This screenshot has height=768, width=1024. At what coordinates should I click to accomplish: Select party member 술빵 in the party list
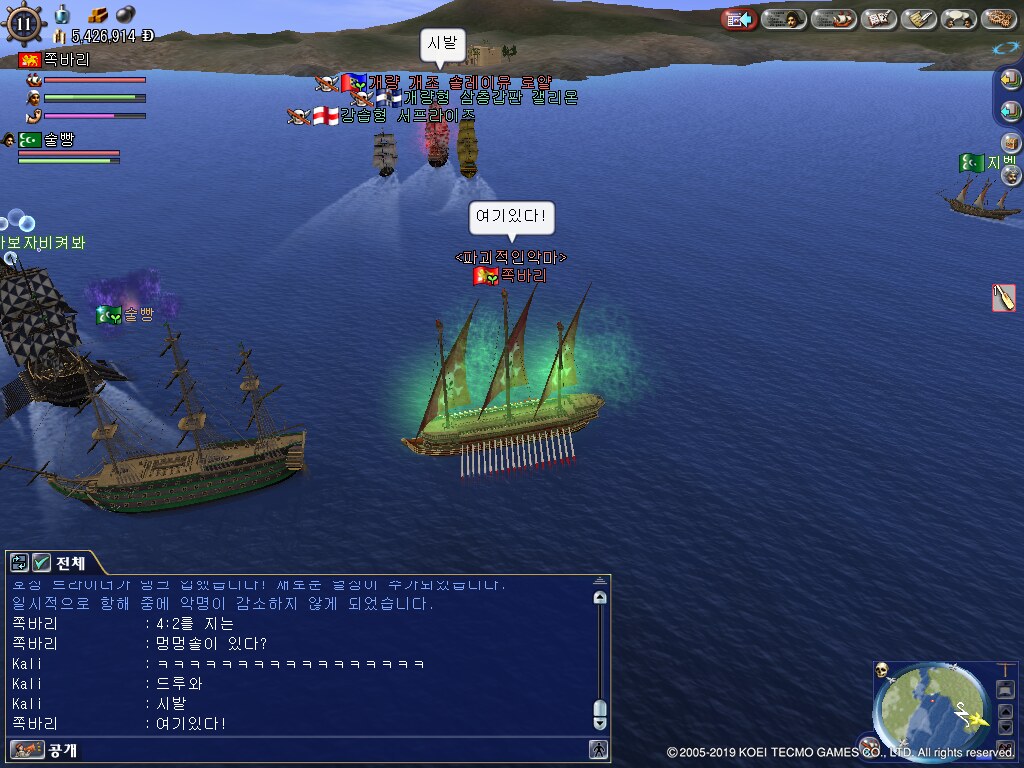58,140
